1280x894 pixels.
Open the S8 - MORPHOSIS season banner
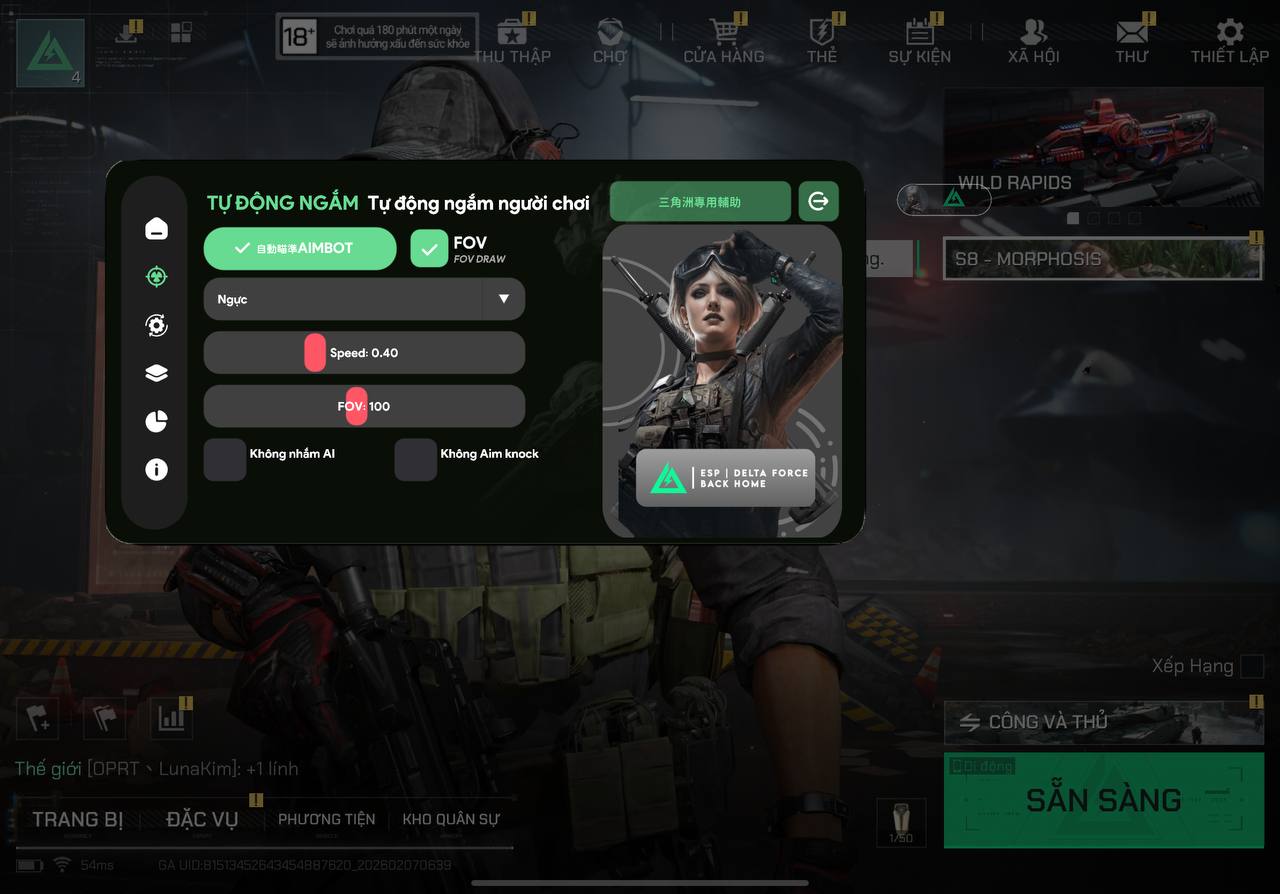[1102, 259]
